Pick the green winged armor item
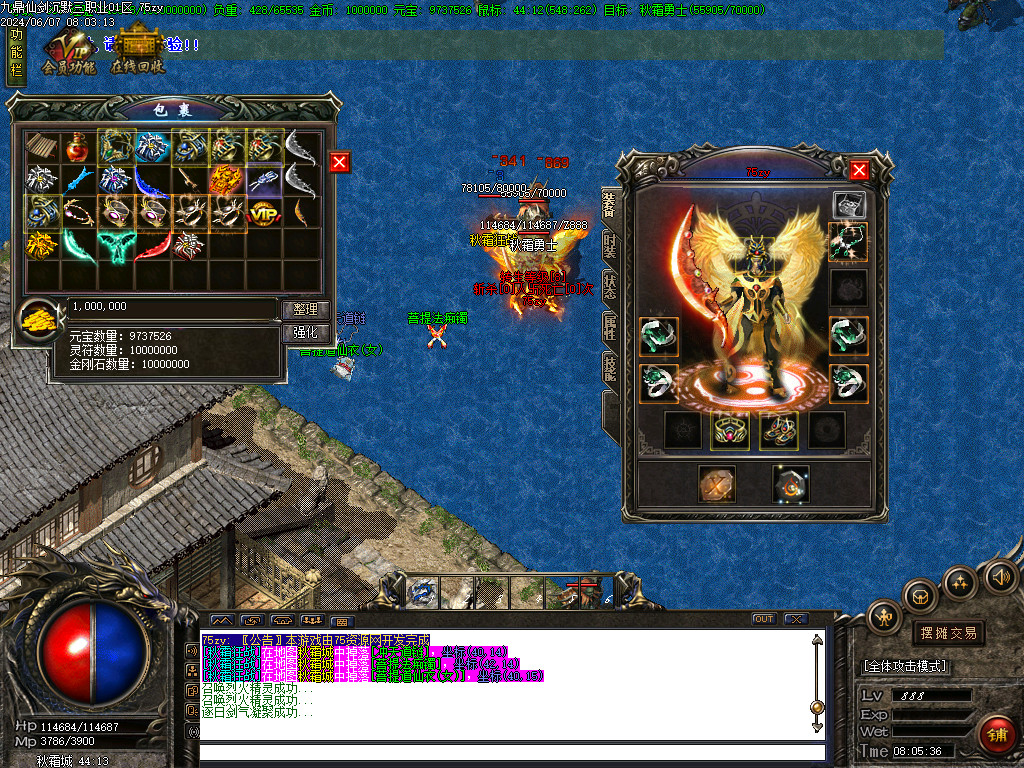The image size is (1024, 768). click(114, 244)
